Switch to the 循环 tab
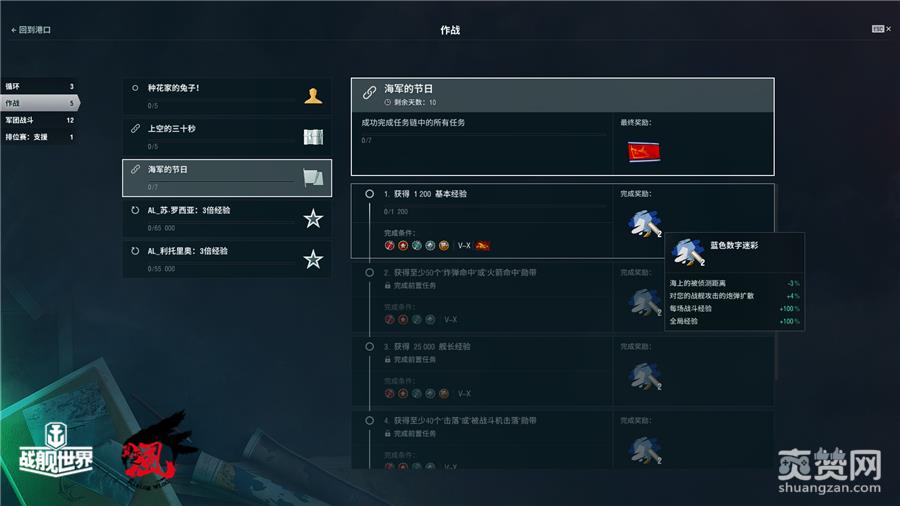Screen dimensions: 900x506 pos(38,86)
